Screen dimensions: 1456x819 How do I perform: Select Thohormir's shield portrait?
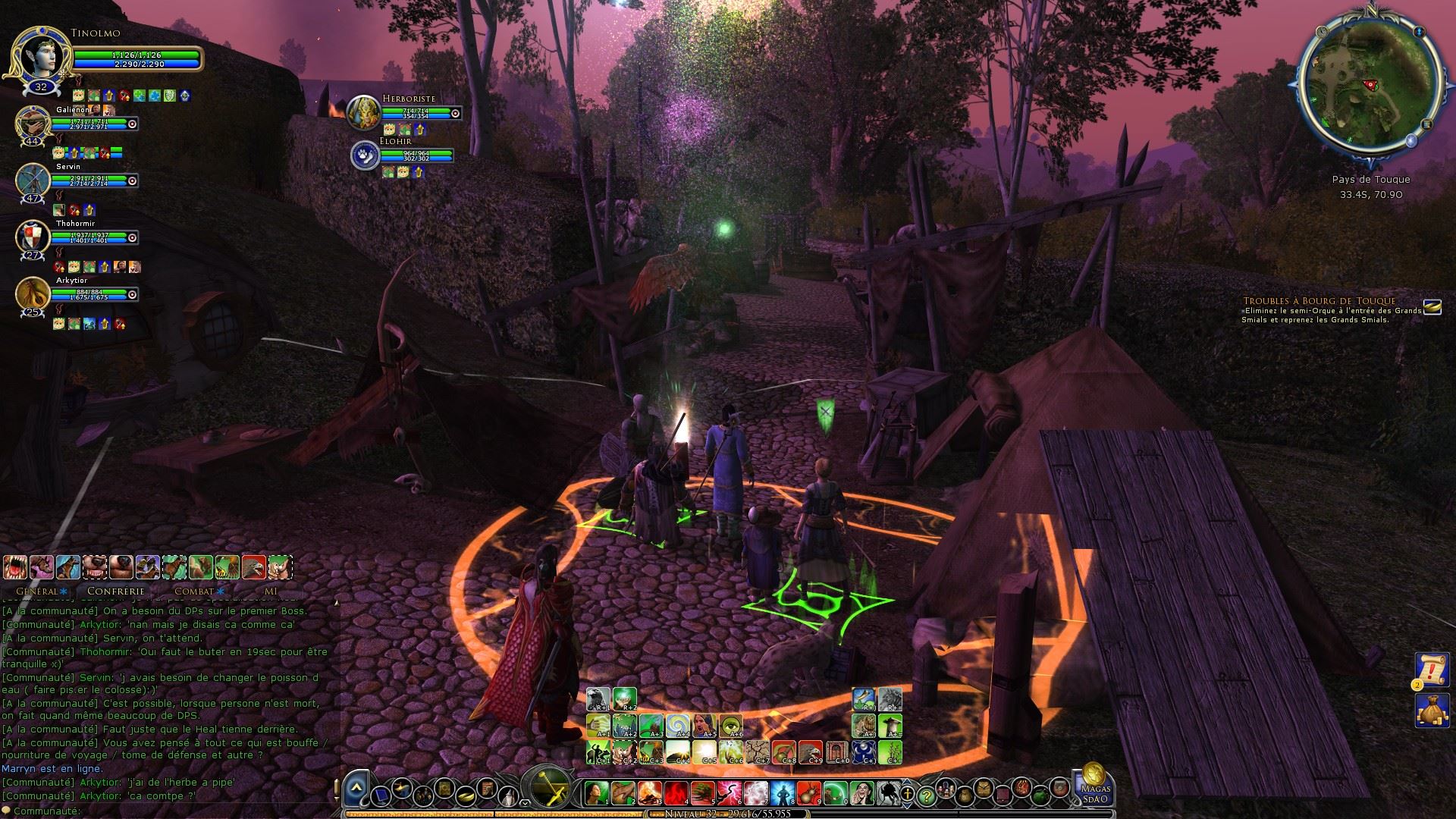pos(33,237)
